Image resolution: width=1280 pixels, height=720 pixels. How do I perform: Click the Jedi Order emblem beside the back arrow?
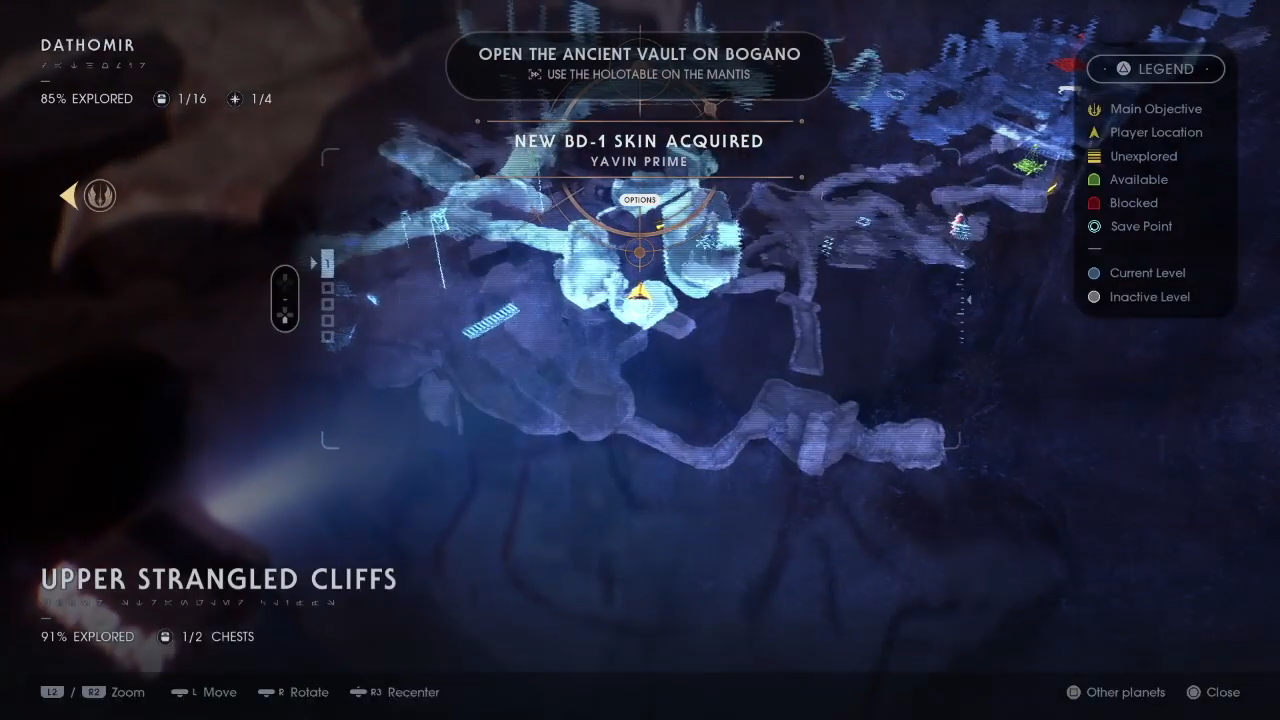[99, 195]
